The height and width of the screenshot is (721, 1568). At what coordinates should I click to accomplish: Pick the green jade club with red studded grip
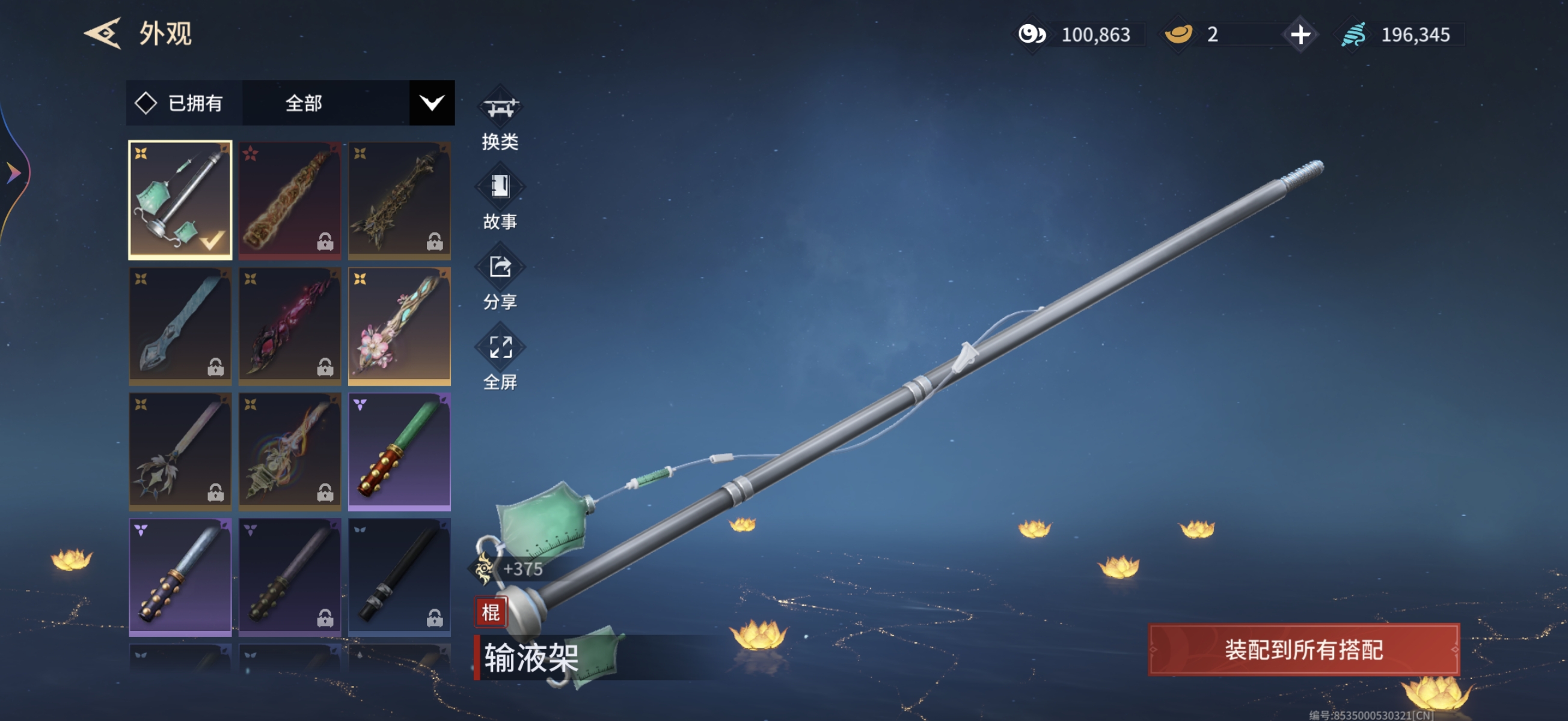(399, 451)
